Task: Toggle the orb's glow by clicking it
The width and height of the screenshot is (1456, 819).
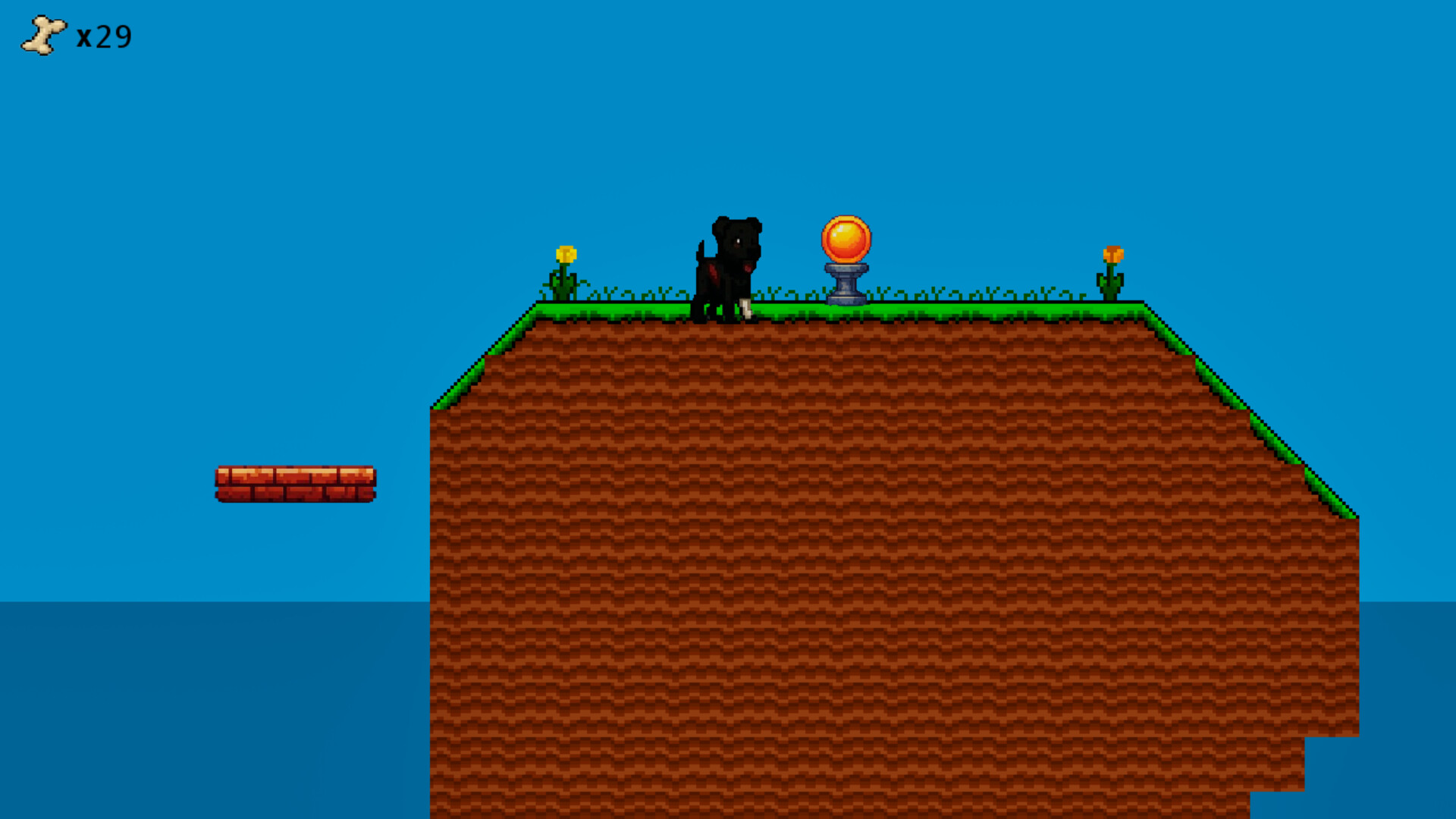Action: coord(848,240)
